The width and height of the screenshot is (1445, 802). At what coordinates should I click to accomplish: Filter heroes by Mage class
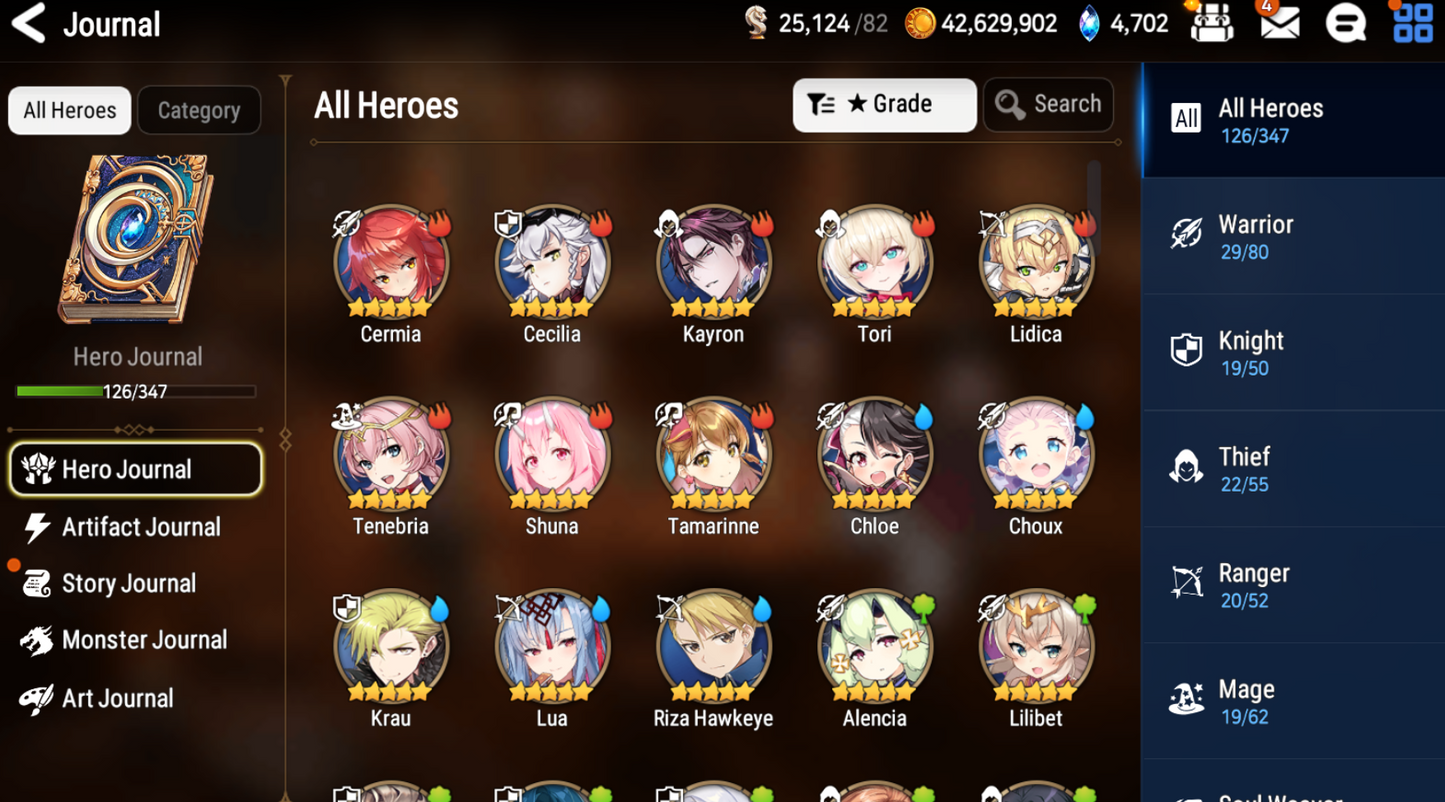coord(1292,701)
